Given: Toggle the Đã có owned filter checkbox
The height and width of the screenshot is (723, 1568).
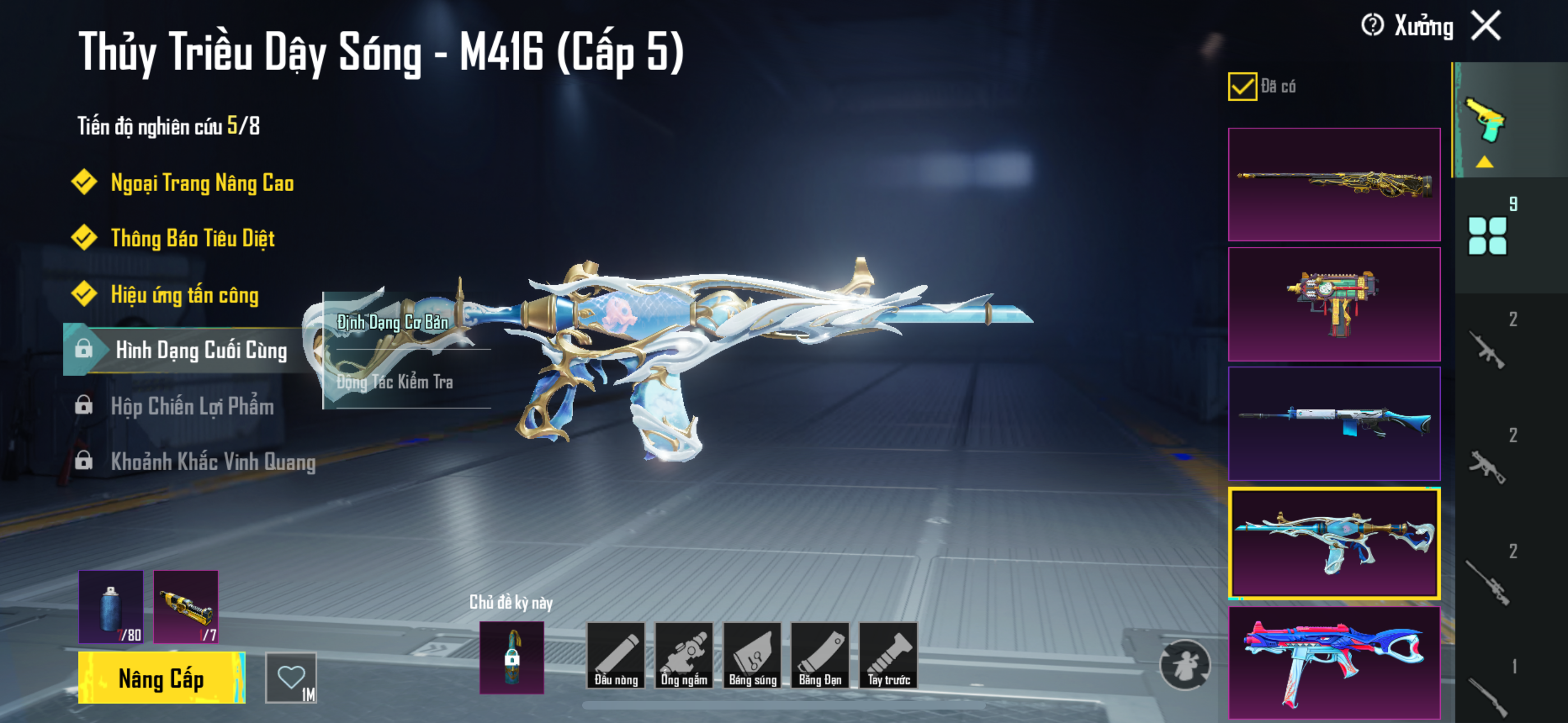Looking at the screenshot, I should pyautogui.click(x=1242, y=86).
